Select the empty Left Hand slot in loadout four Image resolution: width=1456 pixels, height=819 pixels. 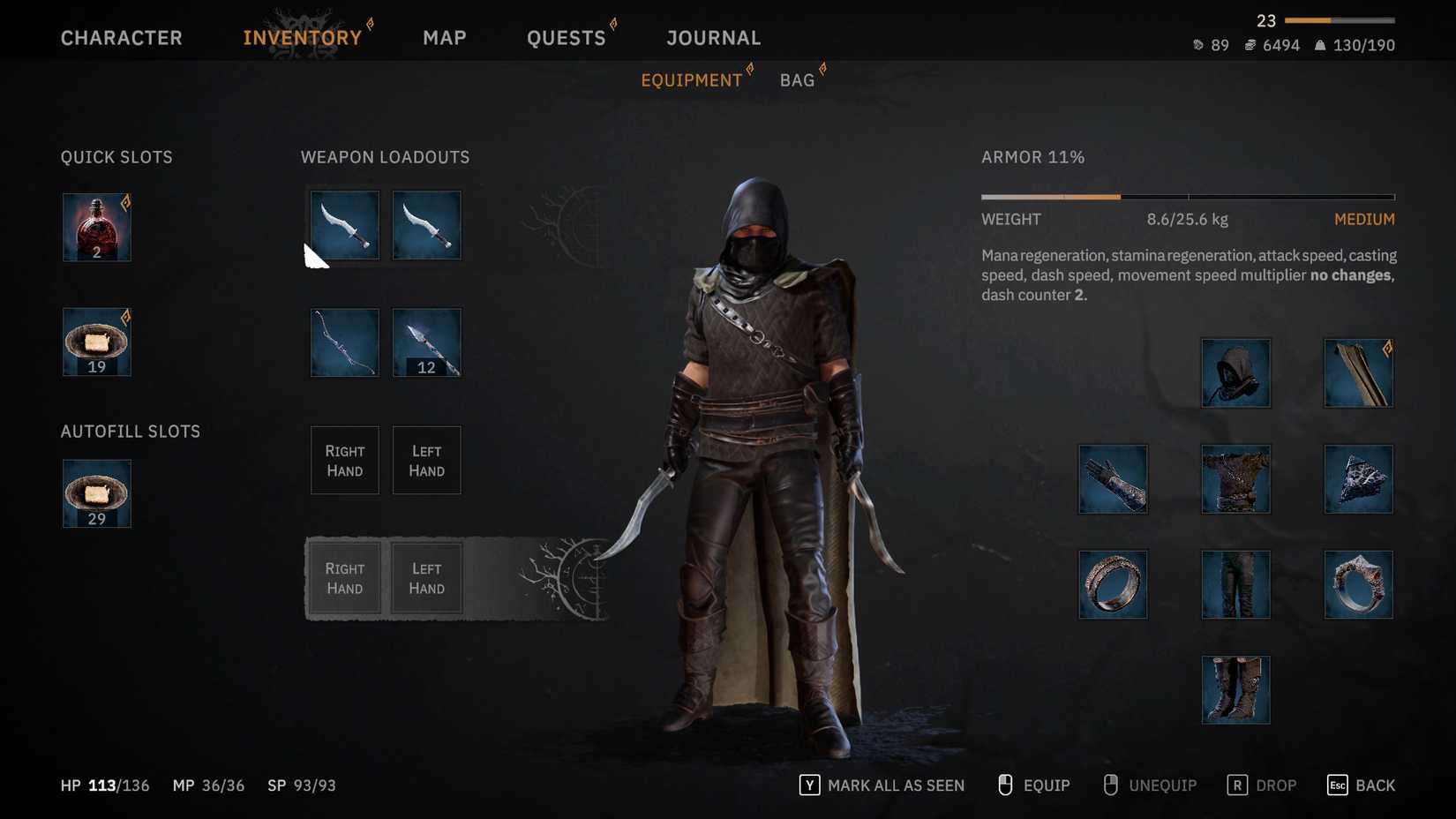point(426,578)
